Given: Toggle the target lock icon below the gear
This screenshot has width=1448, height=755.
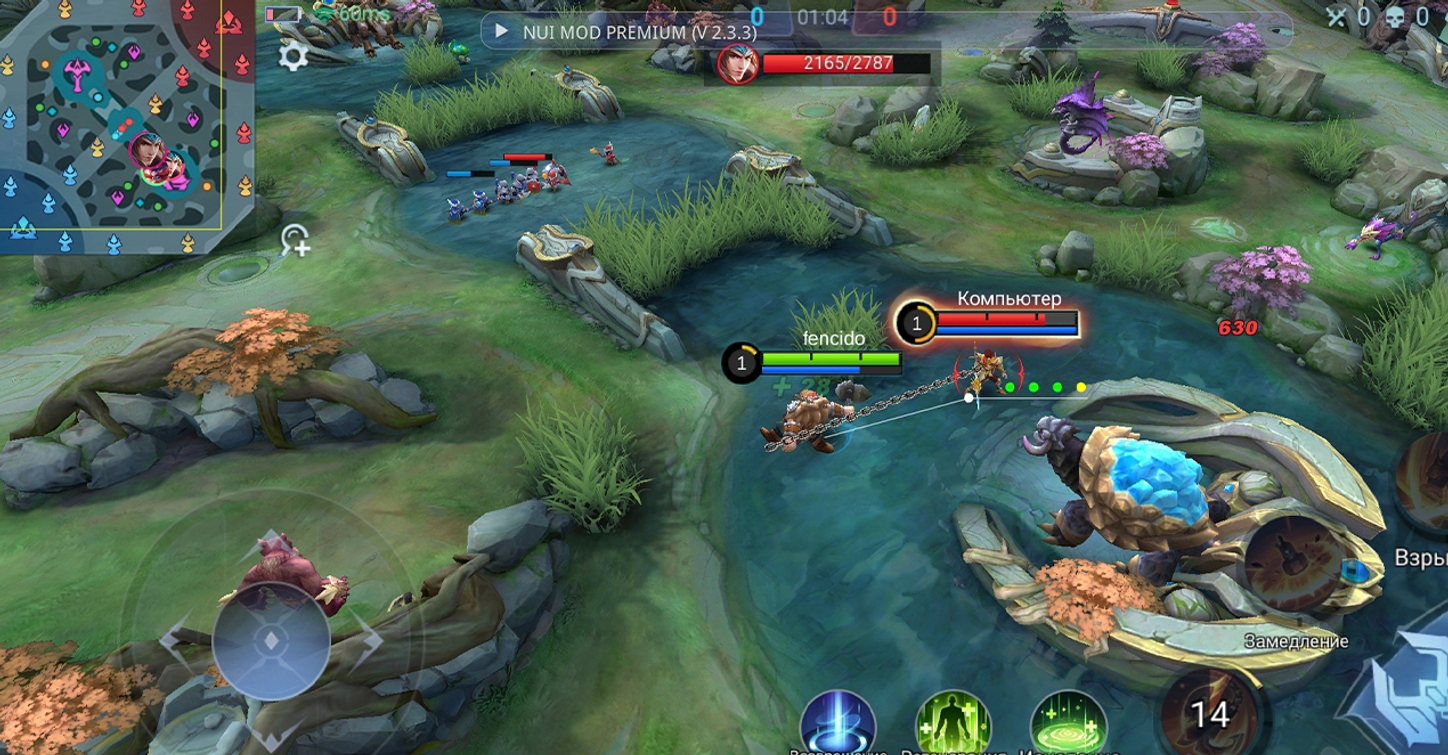Looking at the screenshot, I should click(x=296, y=240).
